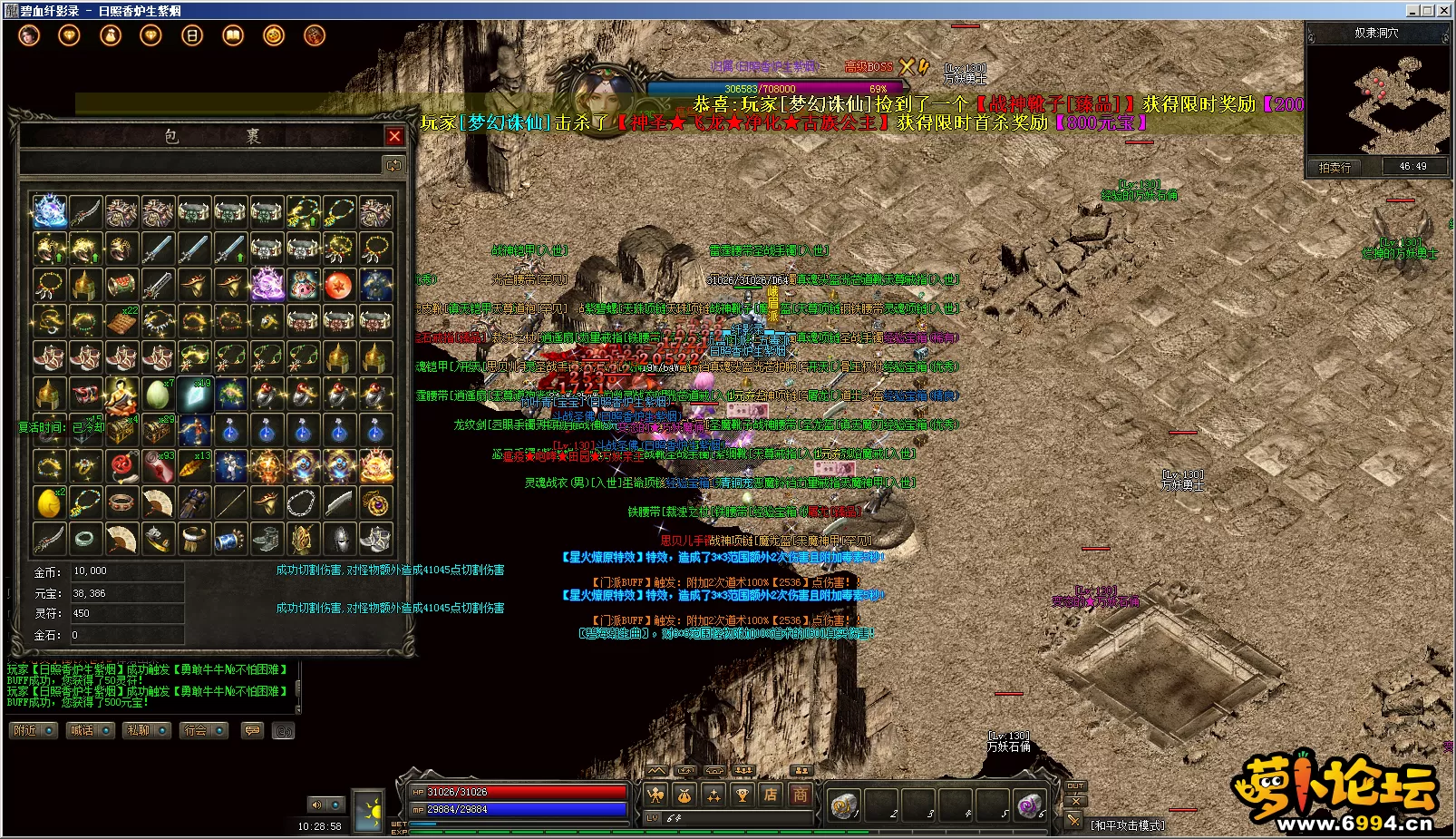The width and height of the screenshot is (1456, 839).
Task: Switch chat channel to 附近
Action: pos(34,730)
